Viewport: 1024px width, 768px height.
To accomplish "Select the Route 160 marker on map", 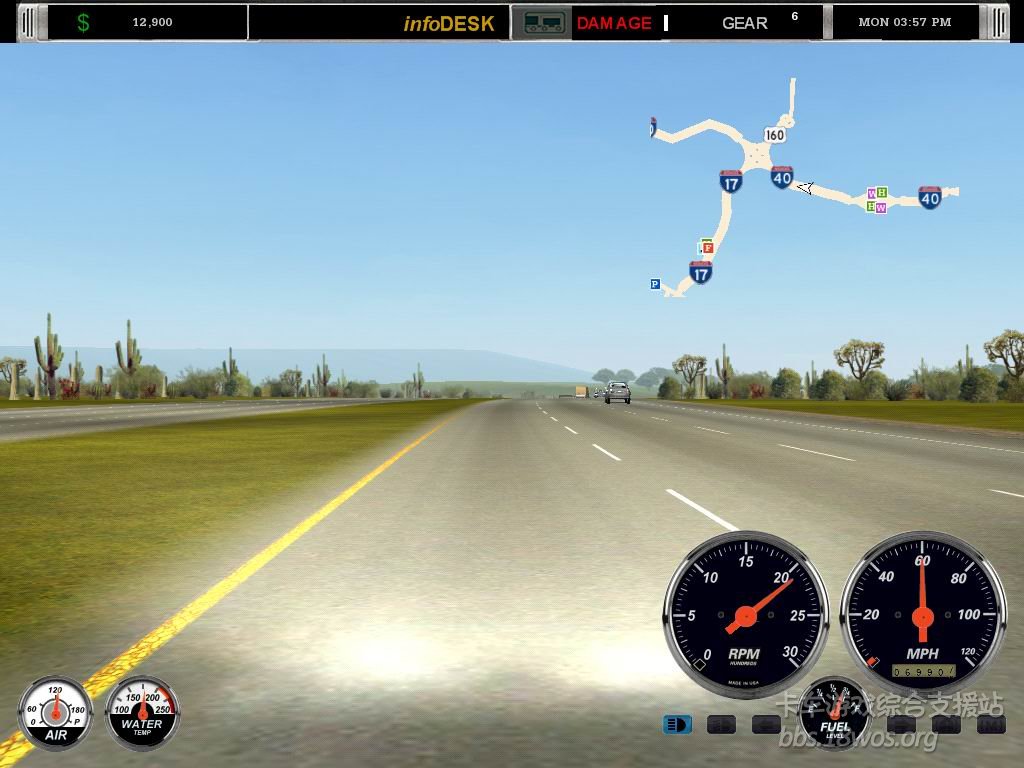I will coord(774,134).
